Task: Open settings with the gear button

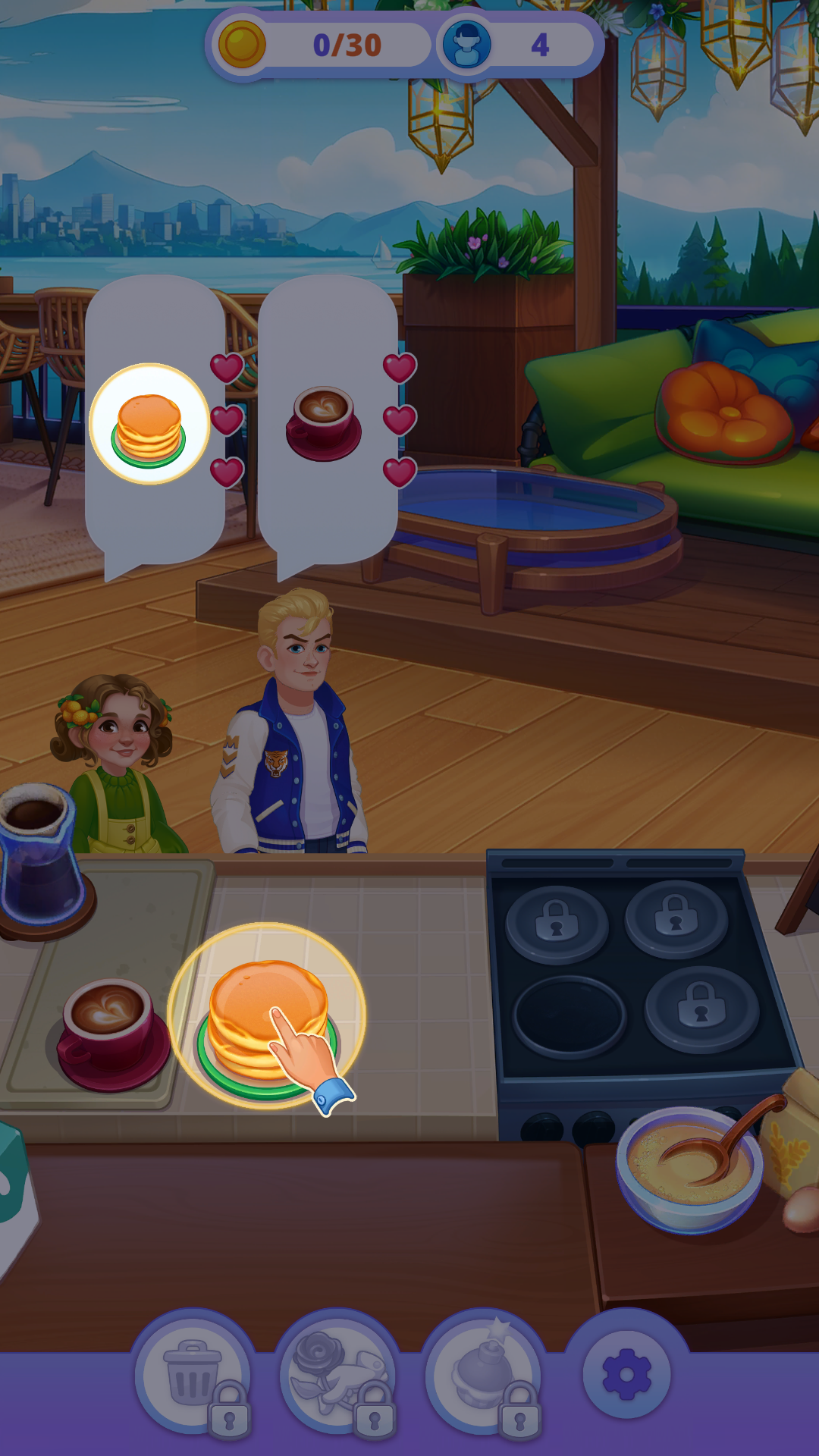Action: pyautogui.click(x=626, y=1374)
